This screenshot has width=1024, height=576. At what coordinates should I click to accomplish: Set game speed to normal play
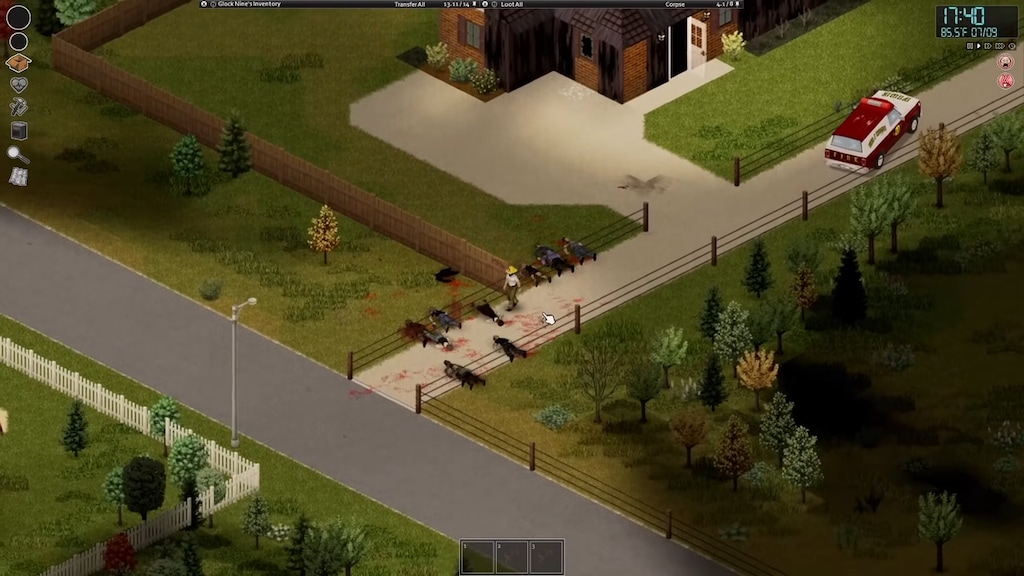point(980,46)
